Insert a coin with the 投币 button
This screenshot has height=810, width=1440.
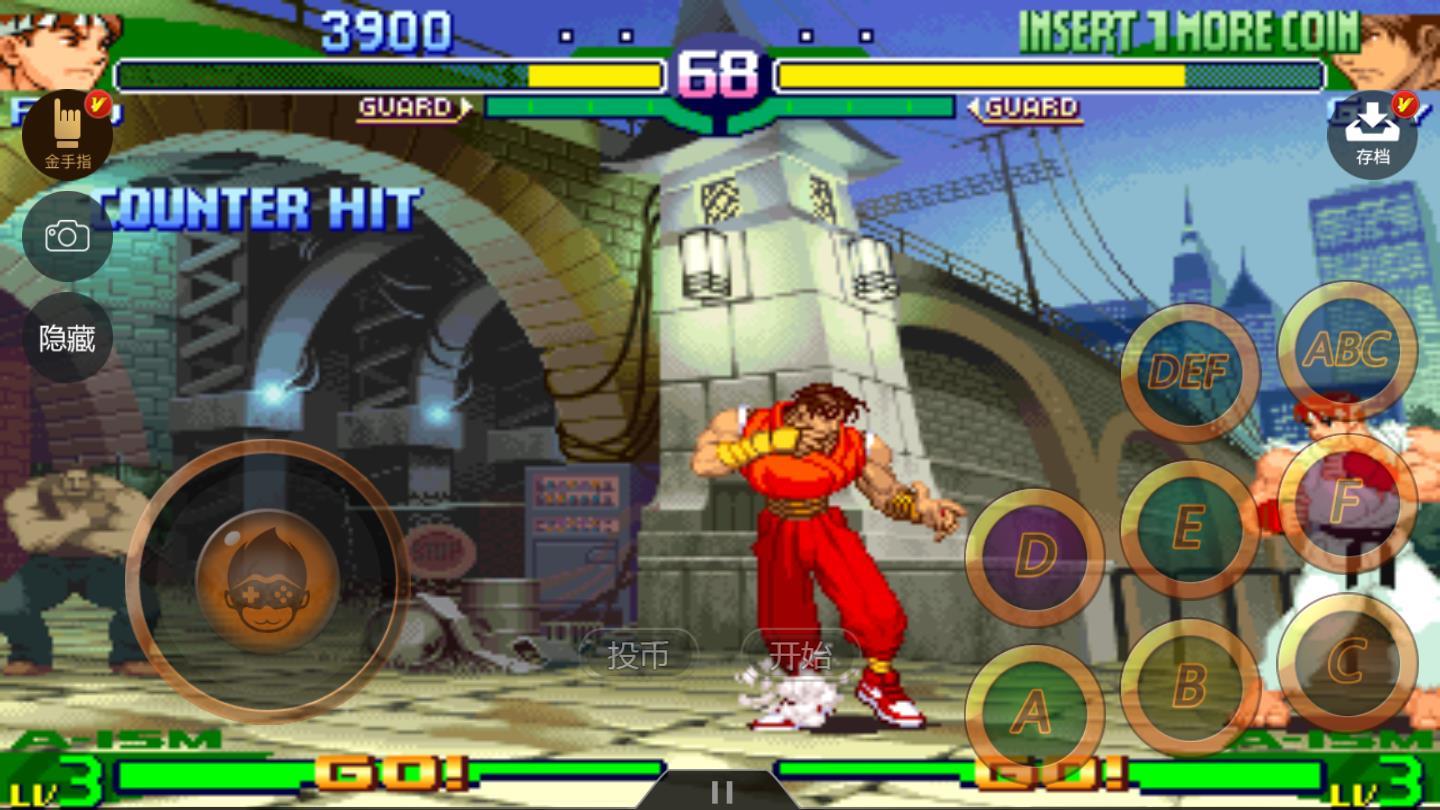638,655
